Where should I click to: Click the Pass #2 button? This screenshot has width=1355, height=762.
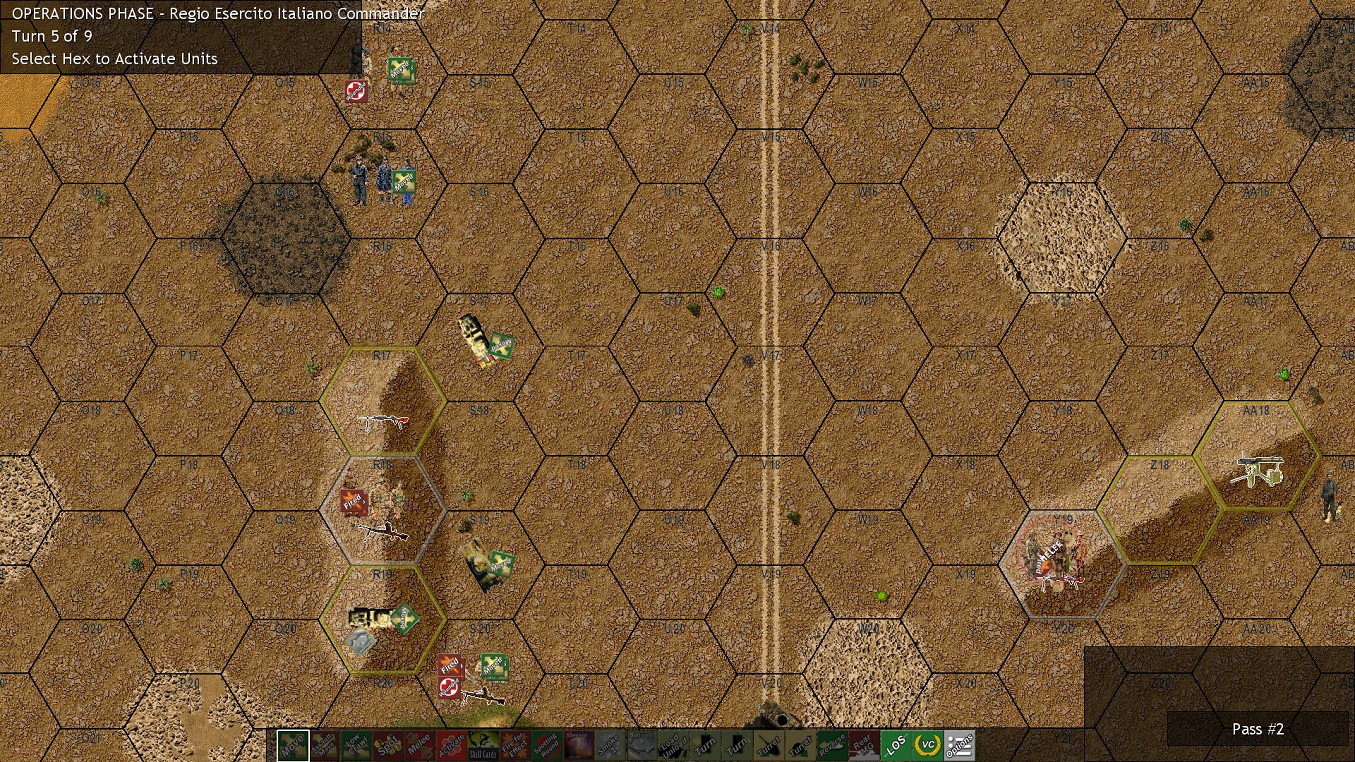click(1257, 729)
